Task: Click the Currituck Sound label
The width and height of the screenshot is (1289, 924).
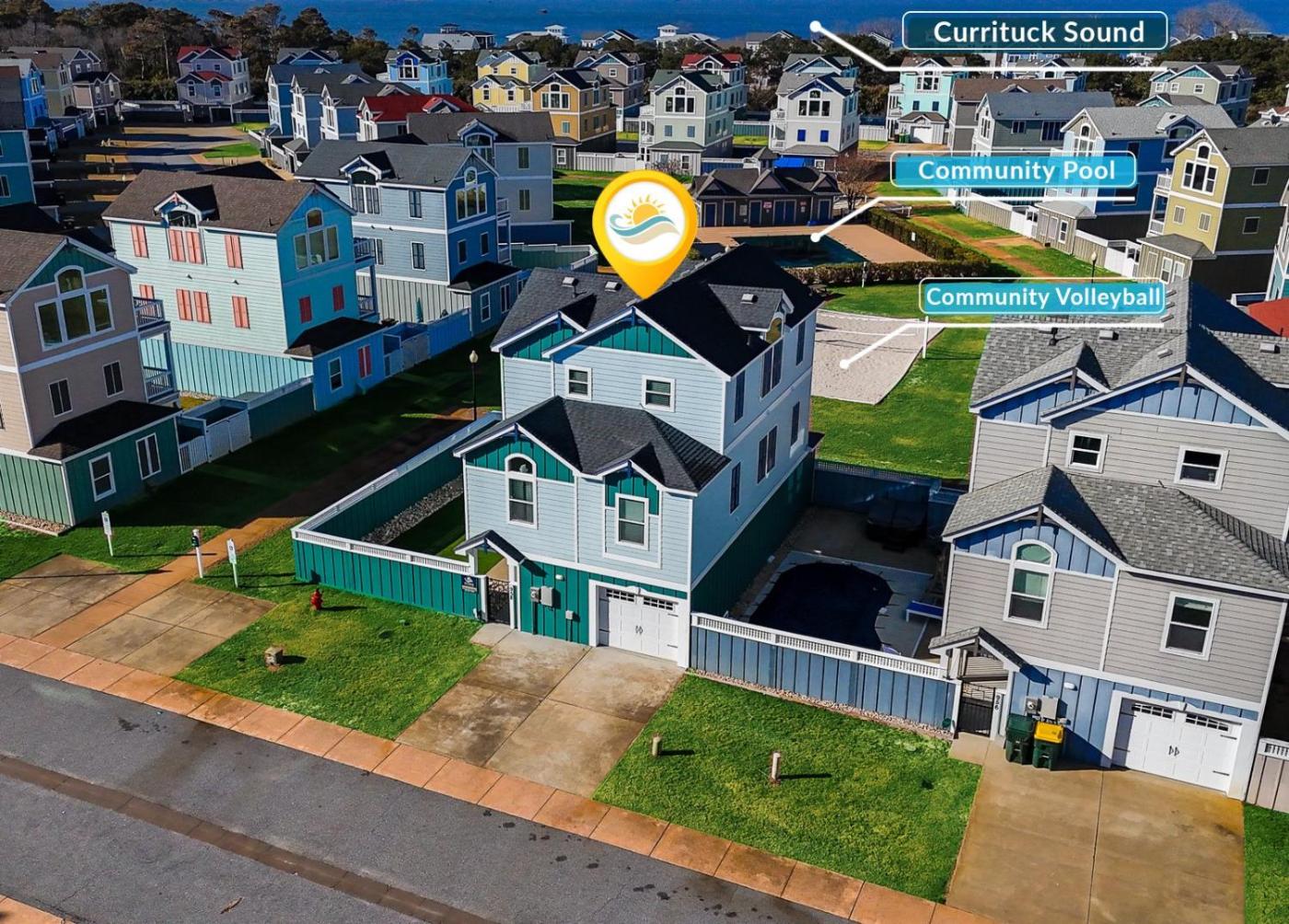Action: [1036, 32]
